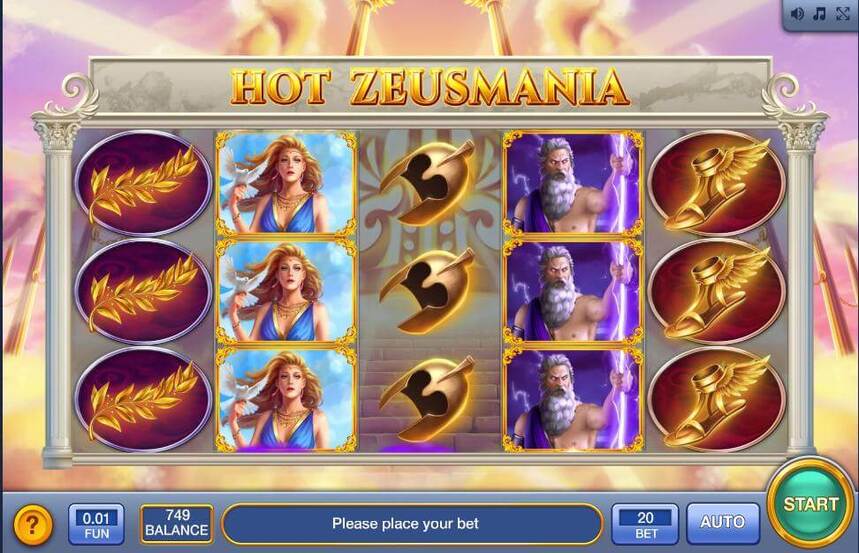Spin the reels with the START button
Screen dimensions: 859x553
coord(810,504)
